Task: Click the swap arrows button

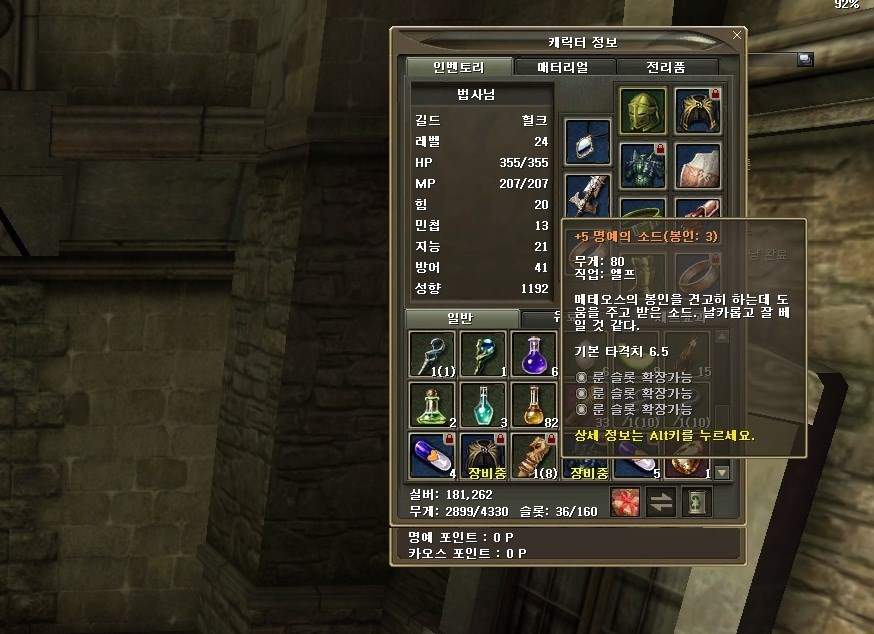Action: coord(661,503)
